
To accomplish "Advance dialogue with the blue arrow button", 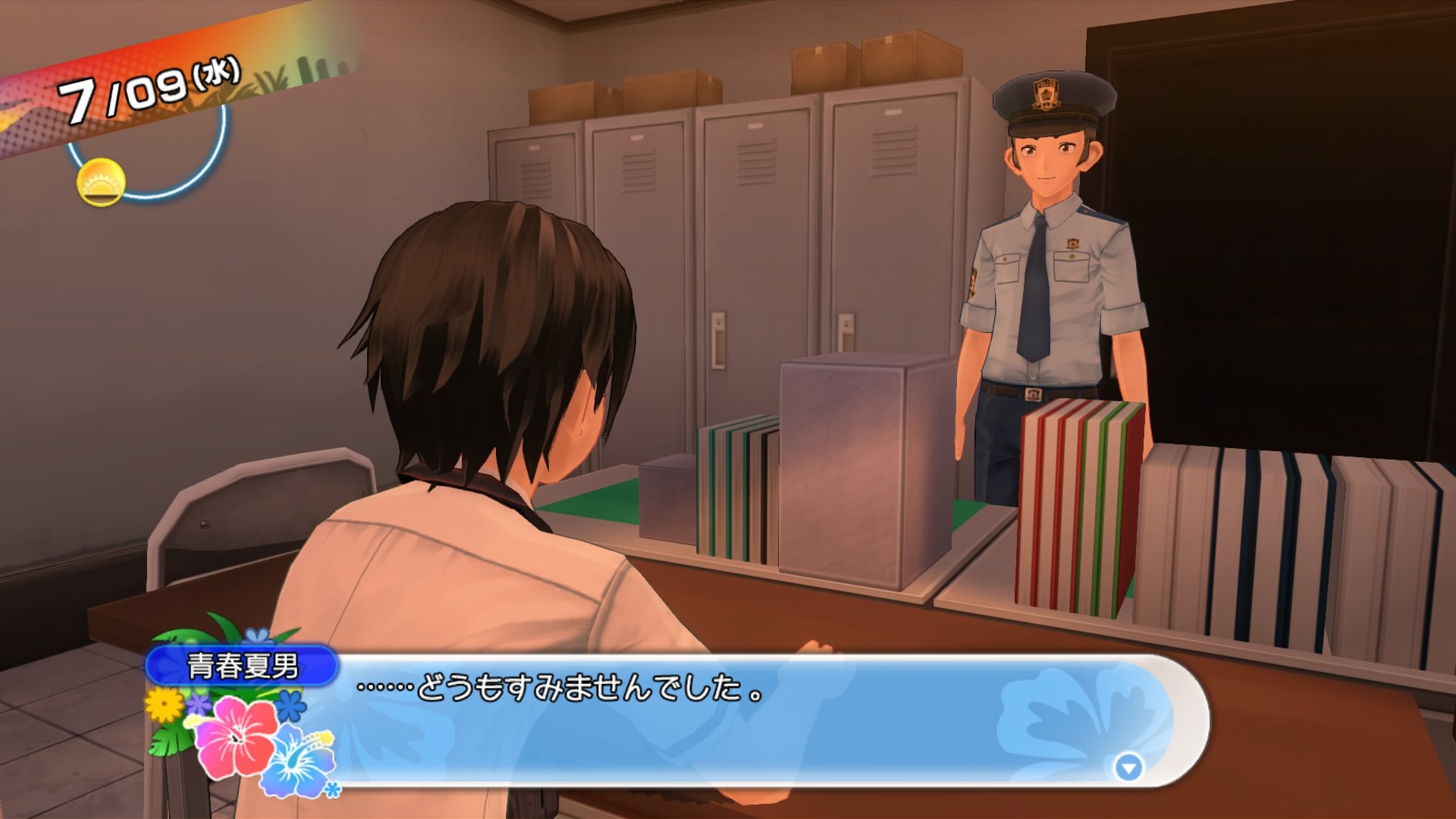I will coord(1128,768).
